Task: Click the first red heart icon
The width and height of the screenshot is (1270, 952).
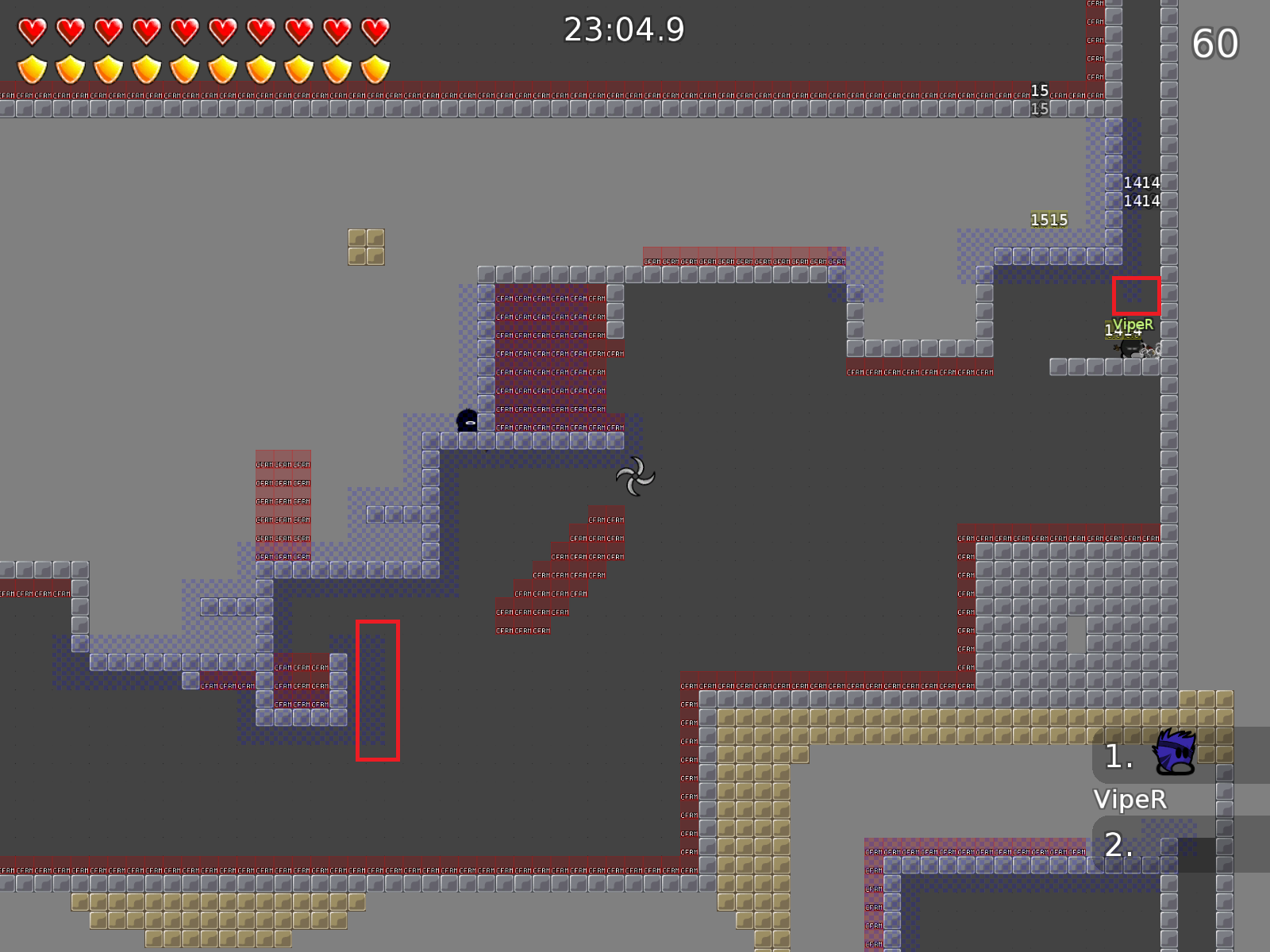Action: tap(32, 30)
